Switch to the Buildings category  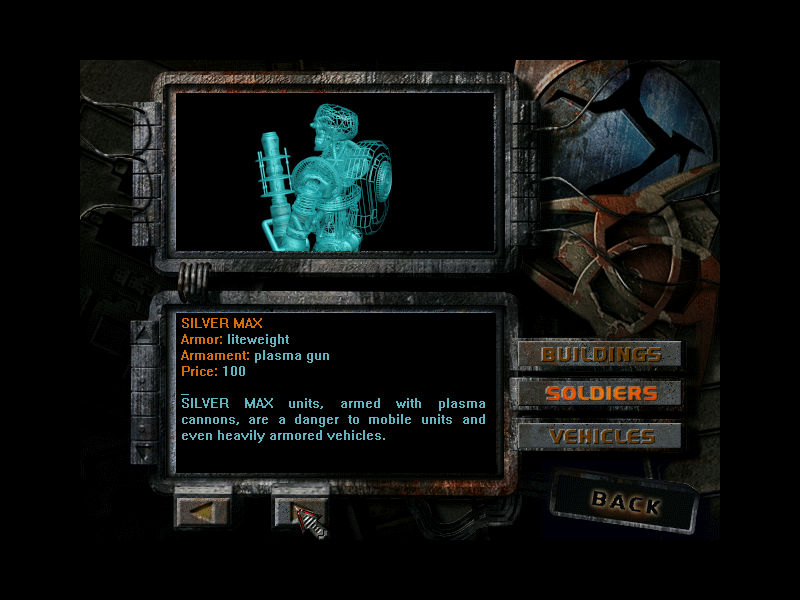click(x=600, y=354)
